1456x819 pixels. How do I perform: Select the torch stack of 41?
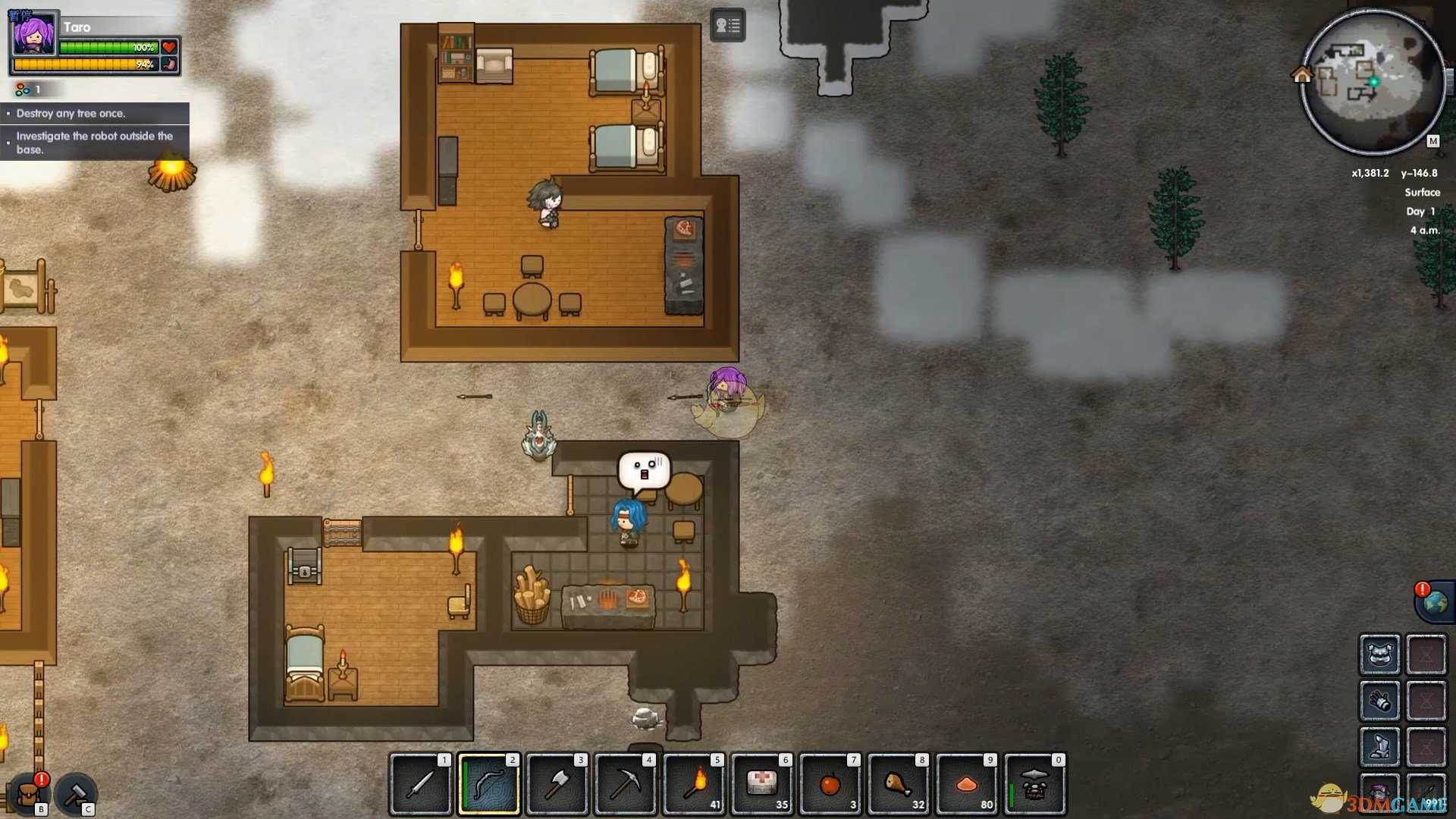(694, 785)
